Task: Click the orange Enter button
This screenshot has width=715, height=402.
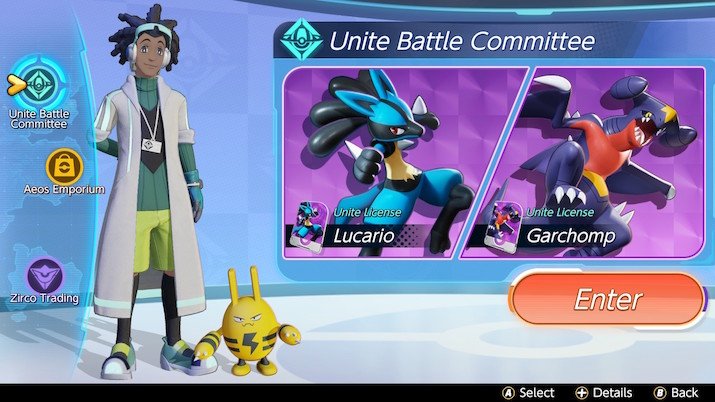Action: [606, 300]
